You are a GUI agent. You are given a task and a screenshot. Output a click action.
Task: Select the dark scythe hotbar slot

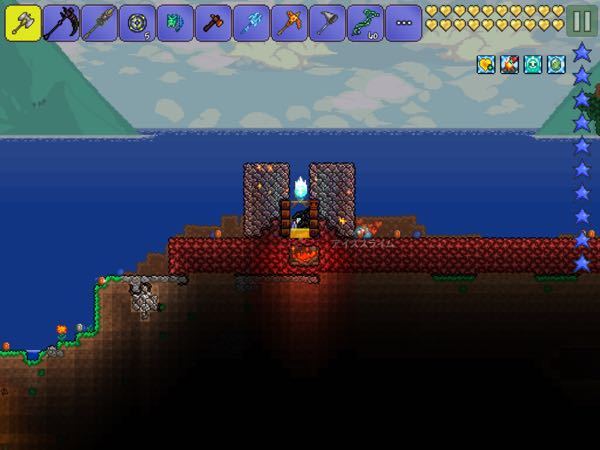click(61, 22)
